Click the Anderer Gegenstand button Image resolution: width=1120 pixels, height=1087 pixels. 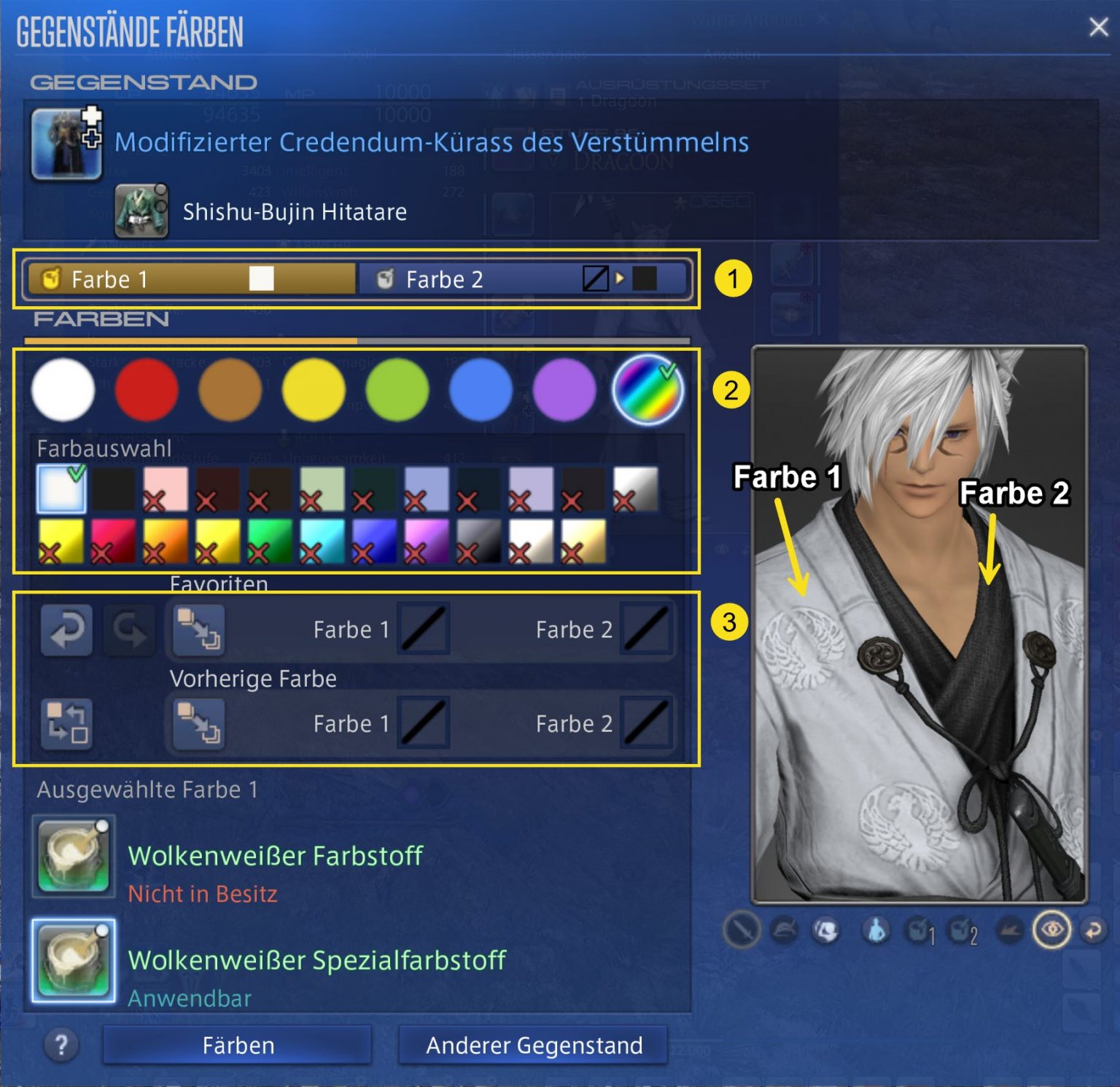click(534, 1045)
